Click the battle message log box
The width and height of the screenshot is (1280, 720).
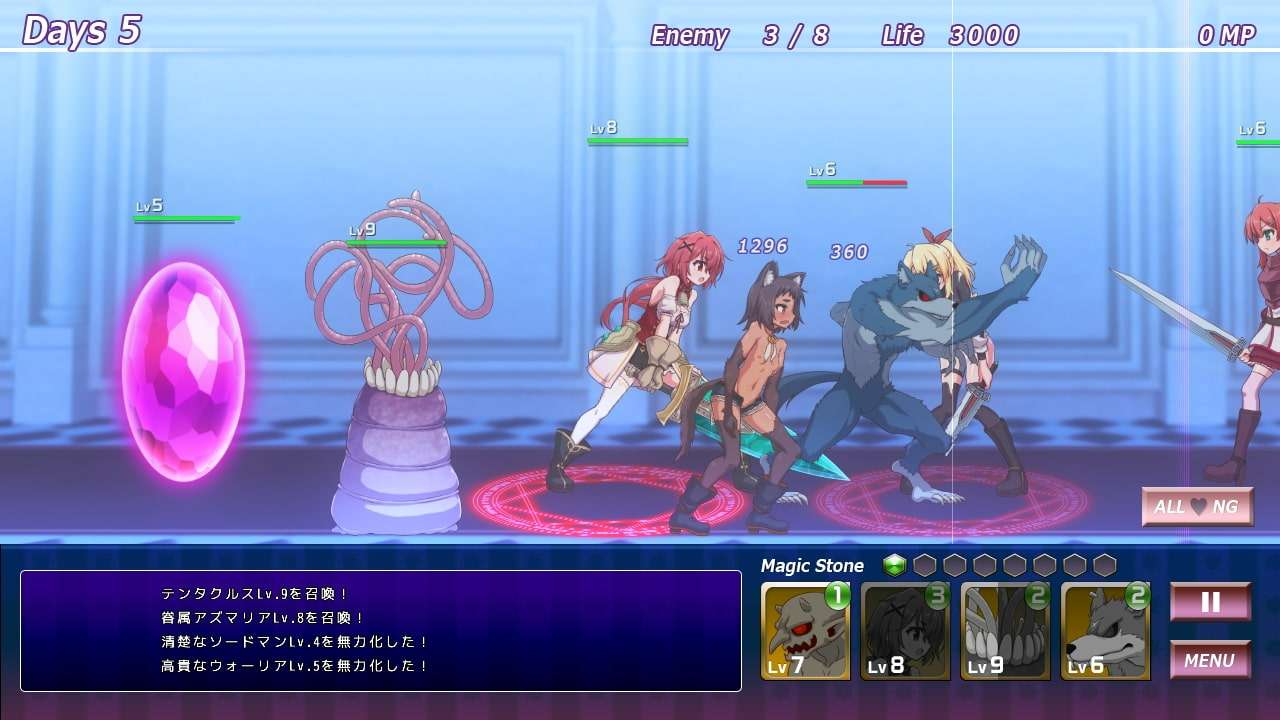(380, 630)
